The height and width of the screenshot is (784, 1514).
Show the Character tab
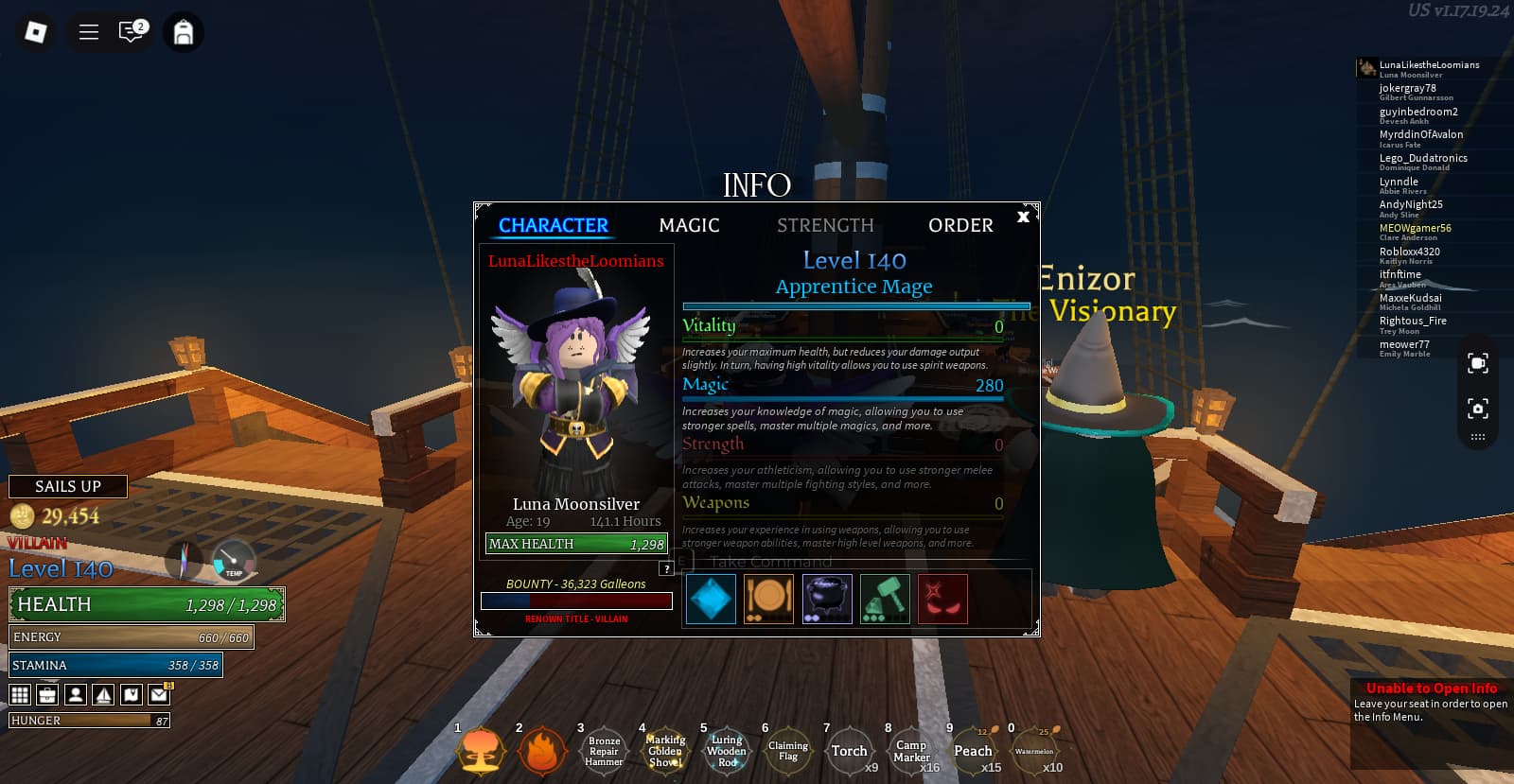click(x=553, y=225)
